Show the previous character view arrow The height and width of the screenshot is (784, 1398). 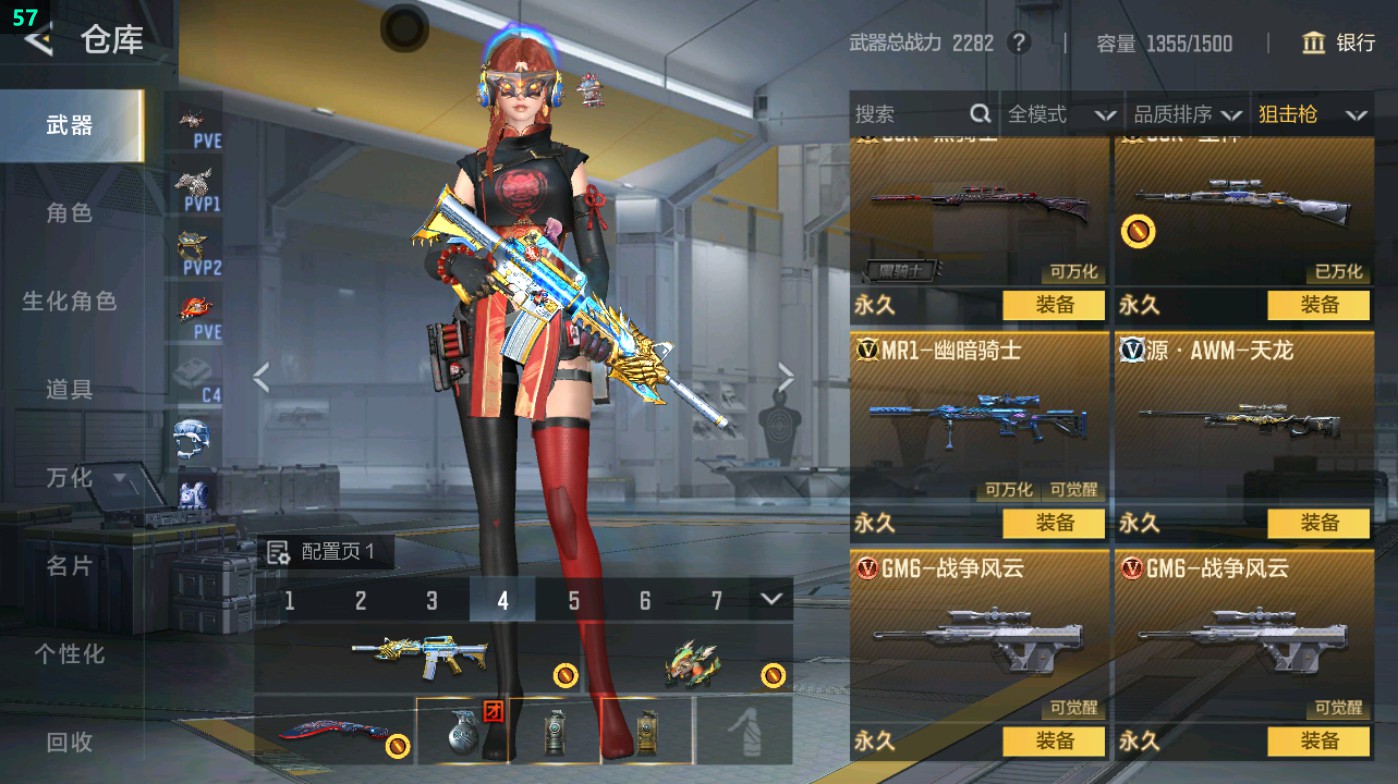261,378
